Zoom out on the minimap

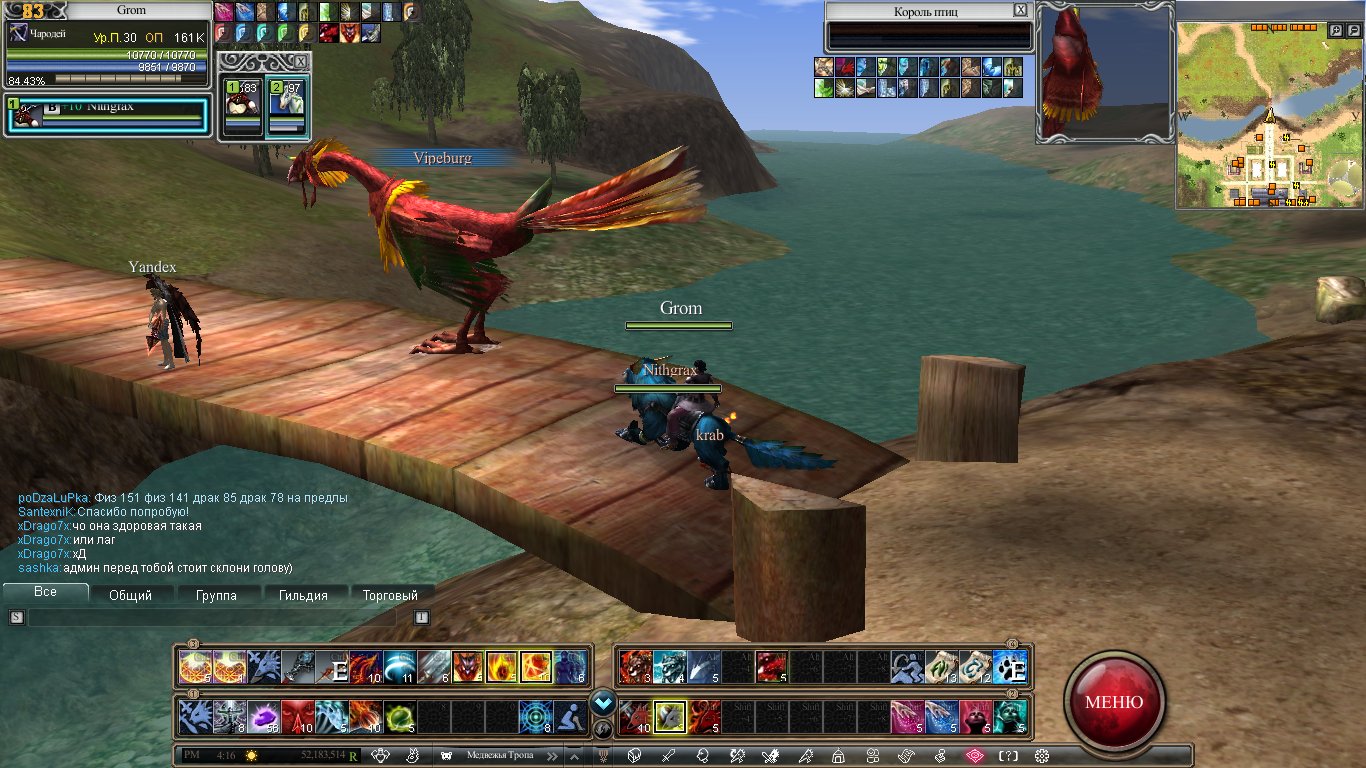1354,31
